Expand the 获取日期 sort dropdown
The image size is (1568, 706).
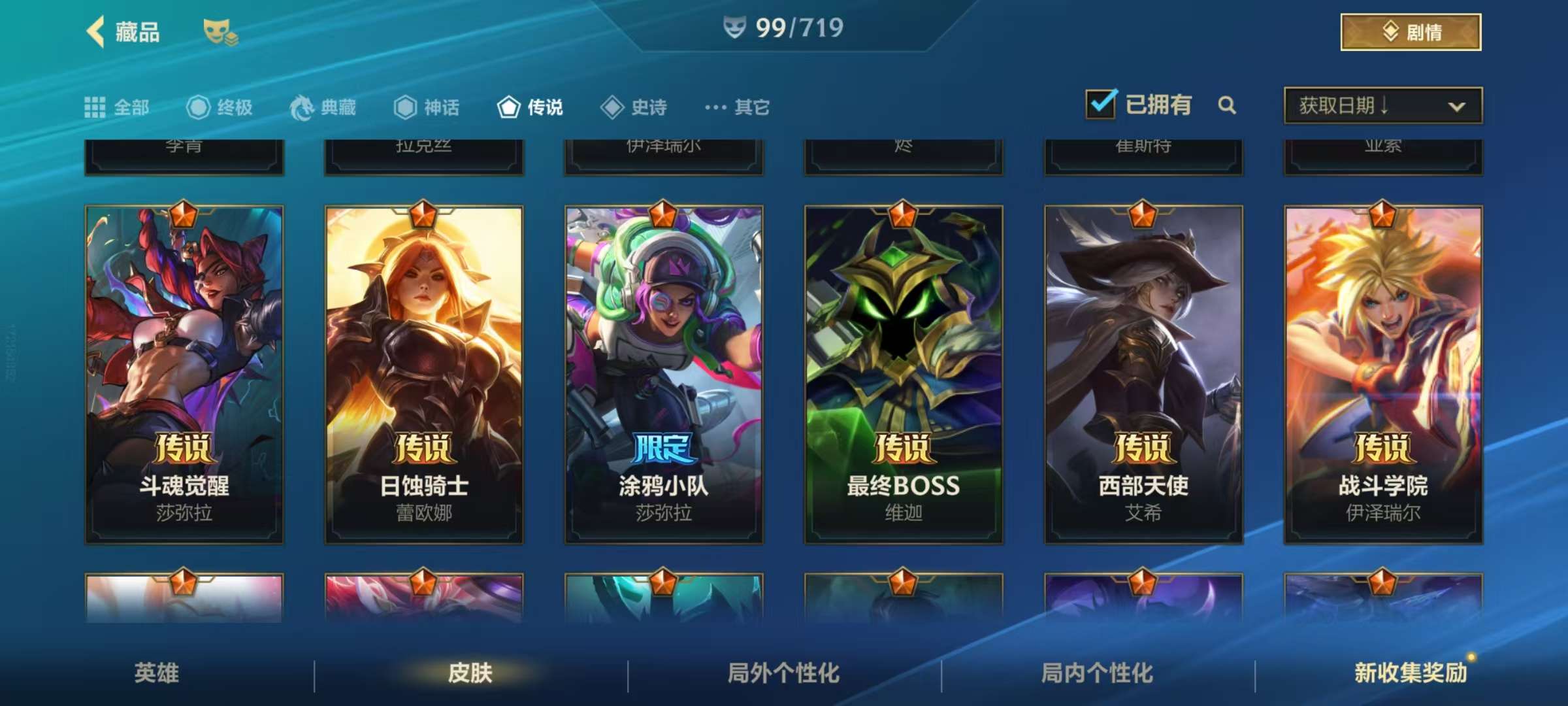click(x=1382, y=106)
